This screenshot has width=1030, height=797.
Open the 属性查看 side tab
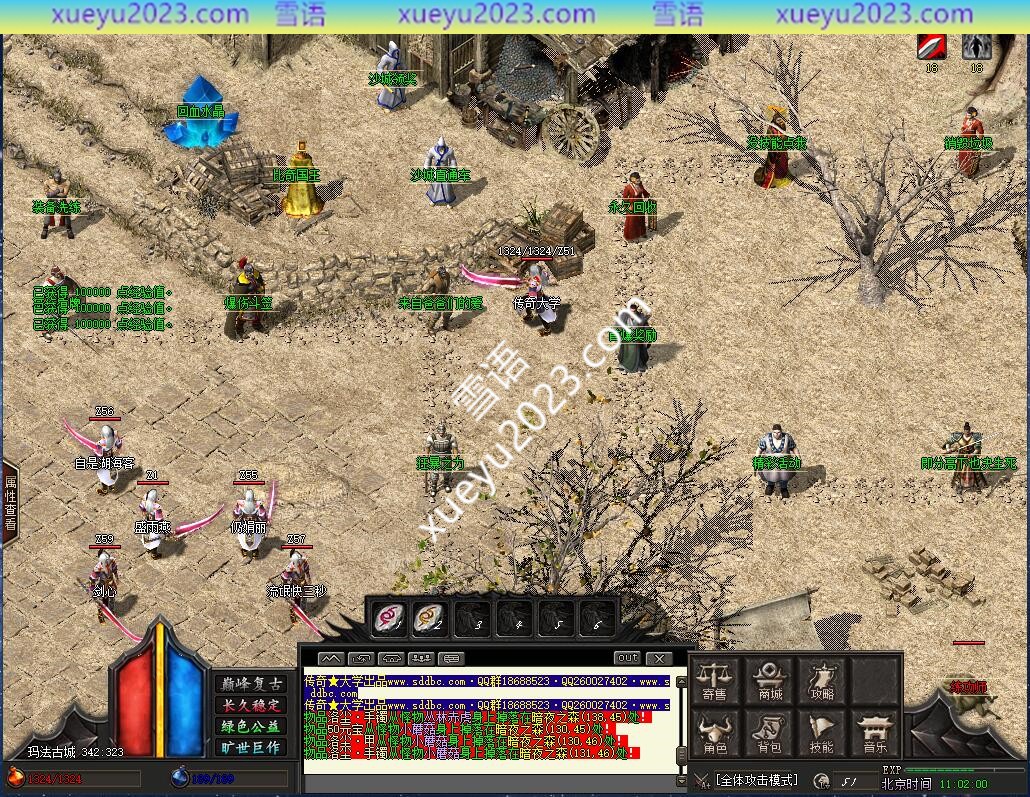[10, 503]
